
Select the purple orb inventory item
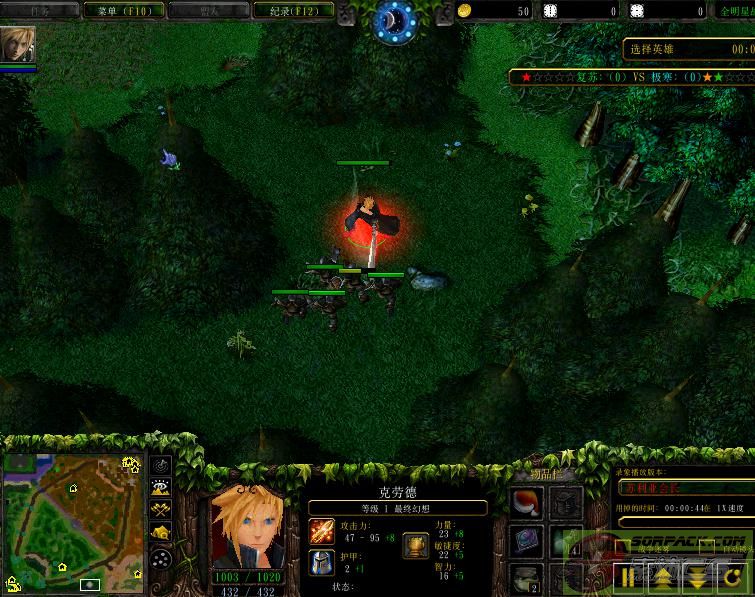529,541
